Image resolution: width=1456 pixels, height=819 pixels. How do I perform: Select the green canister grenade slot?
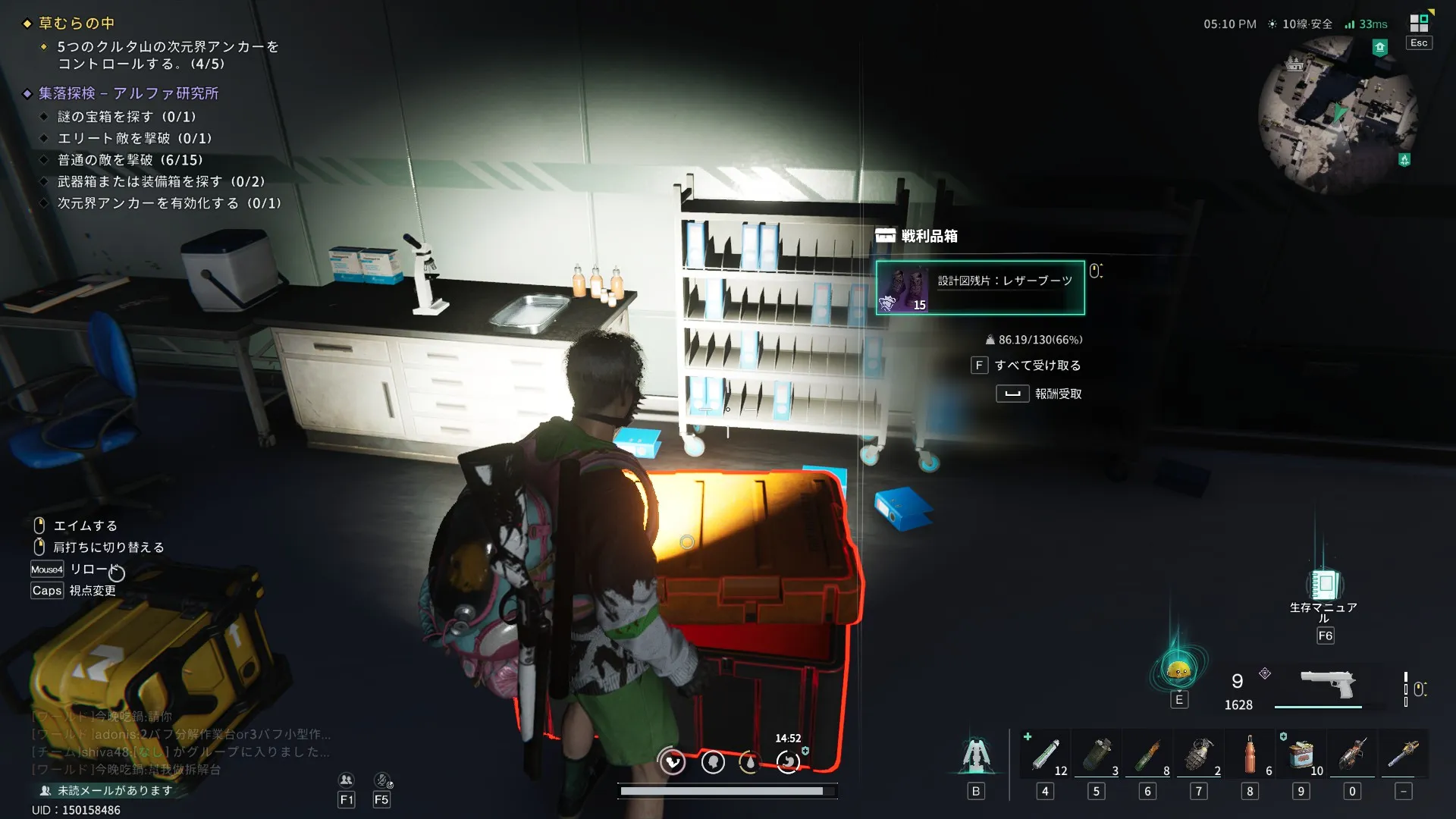coord(1097,755)
